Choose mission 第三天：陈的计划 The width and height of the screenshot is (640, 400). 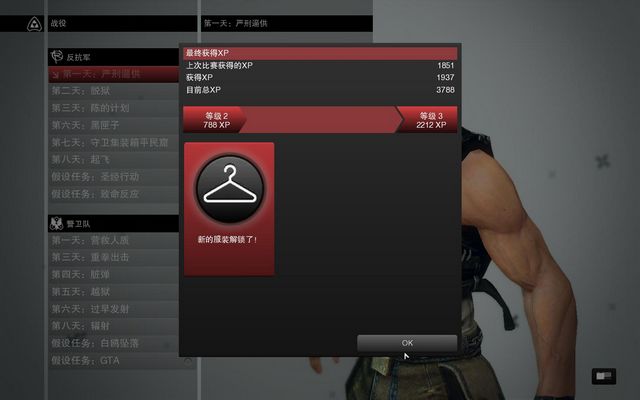(96, 107)
